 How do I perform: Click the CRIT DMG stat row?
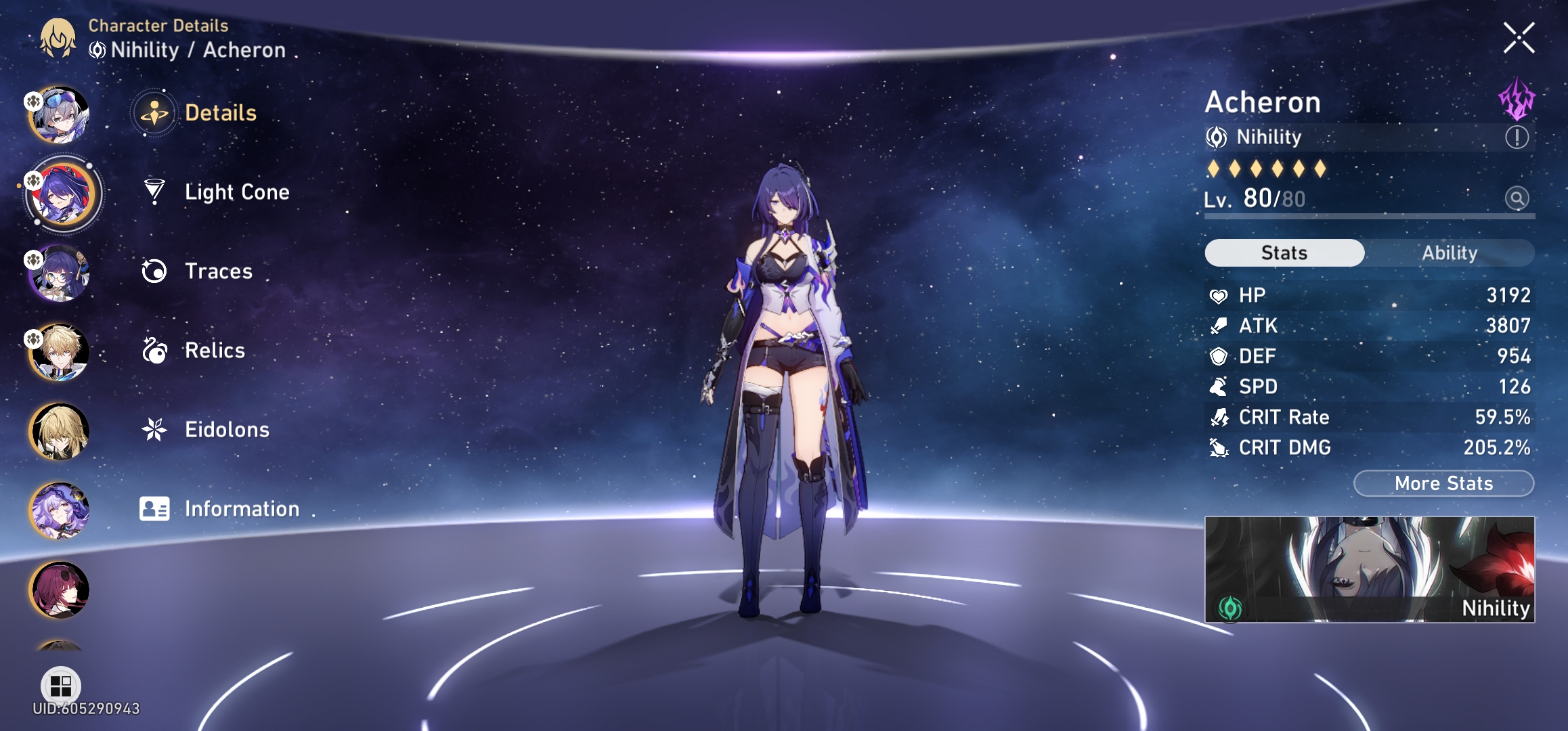1368,447
